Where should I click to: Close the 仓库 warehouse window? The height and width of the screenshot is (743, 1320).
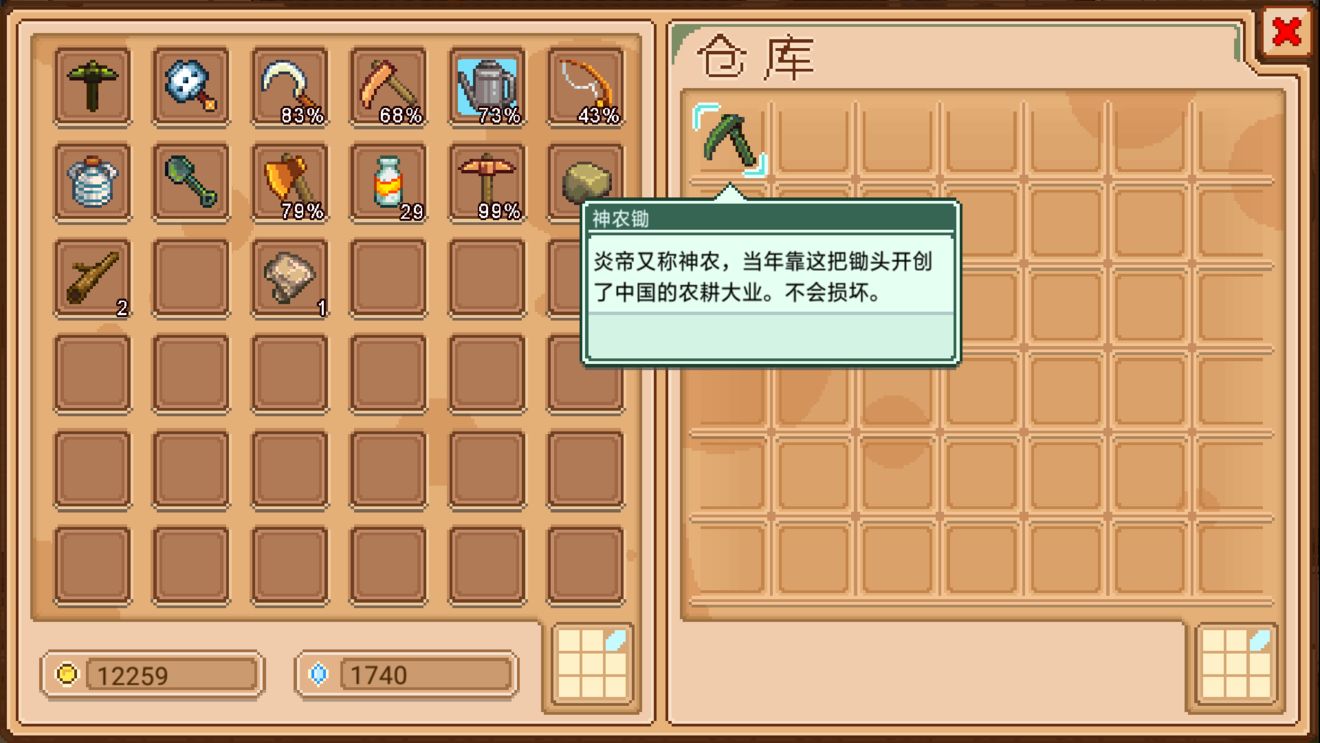[1288, 31]
